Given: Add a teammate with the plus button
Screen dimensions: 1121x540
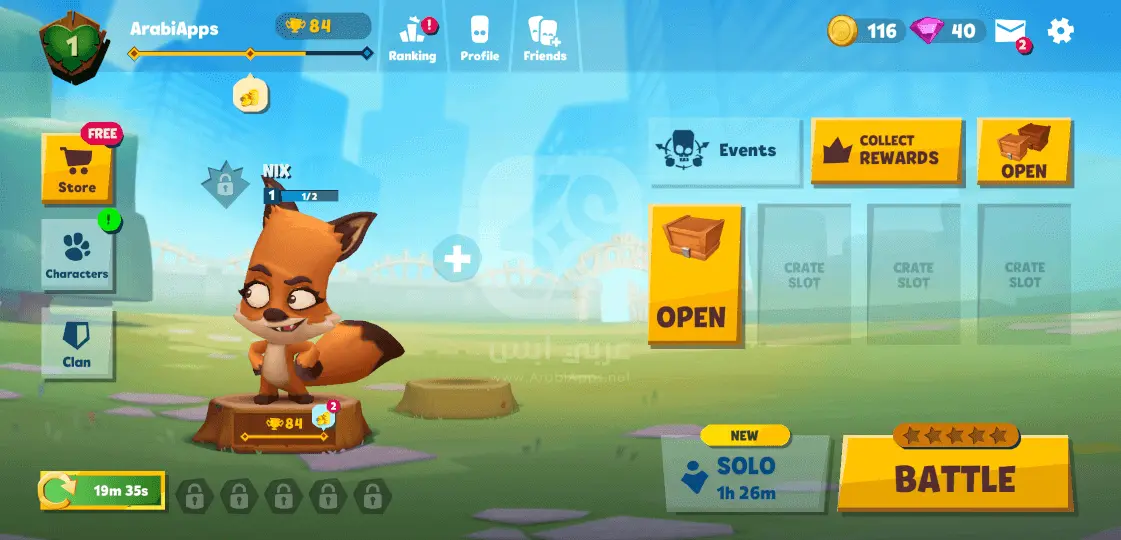Looking at the screenshot, I should pyautogui.click(x=457, y=260).
